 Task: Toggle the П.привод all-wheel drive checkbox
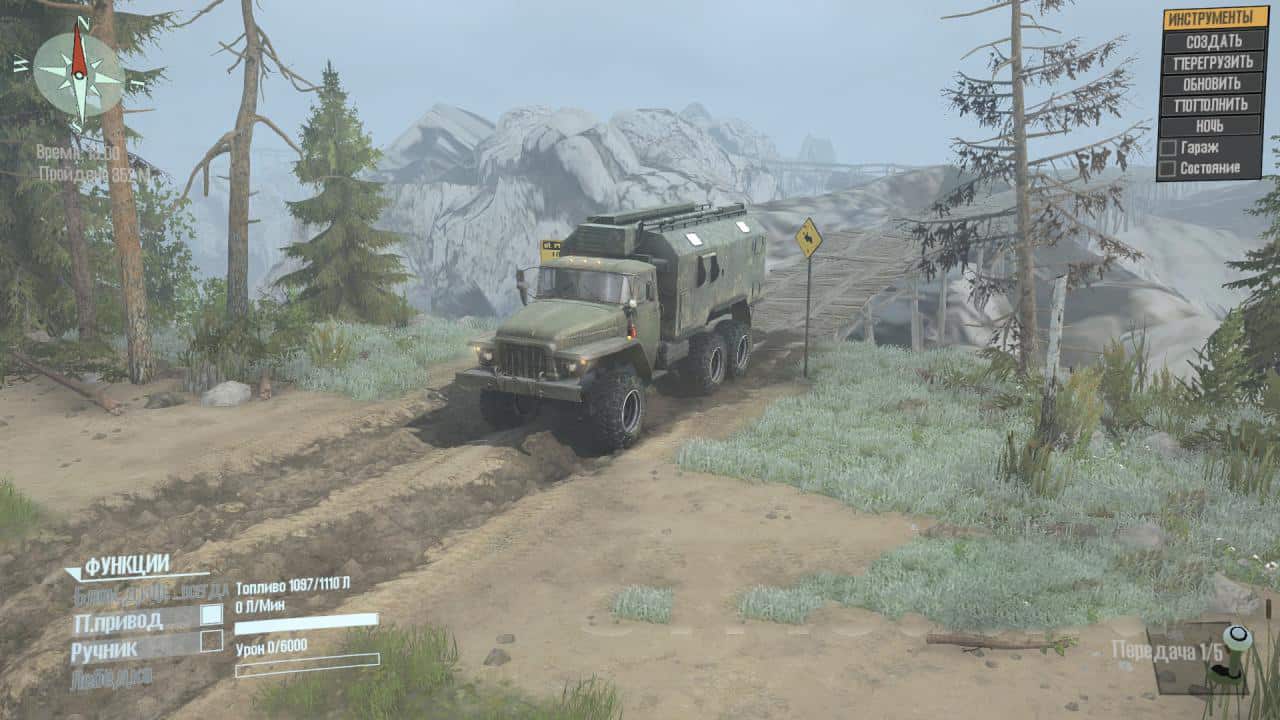(211, 615)
